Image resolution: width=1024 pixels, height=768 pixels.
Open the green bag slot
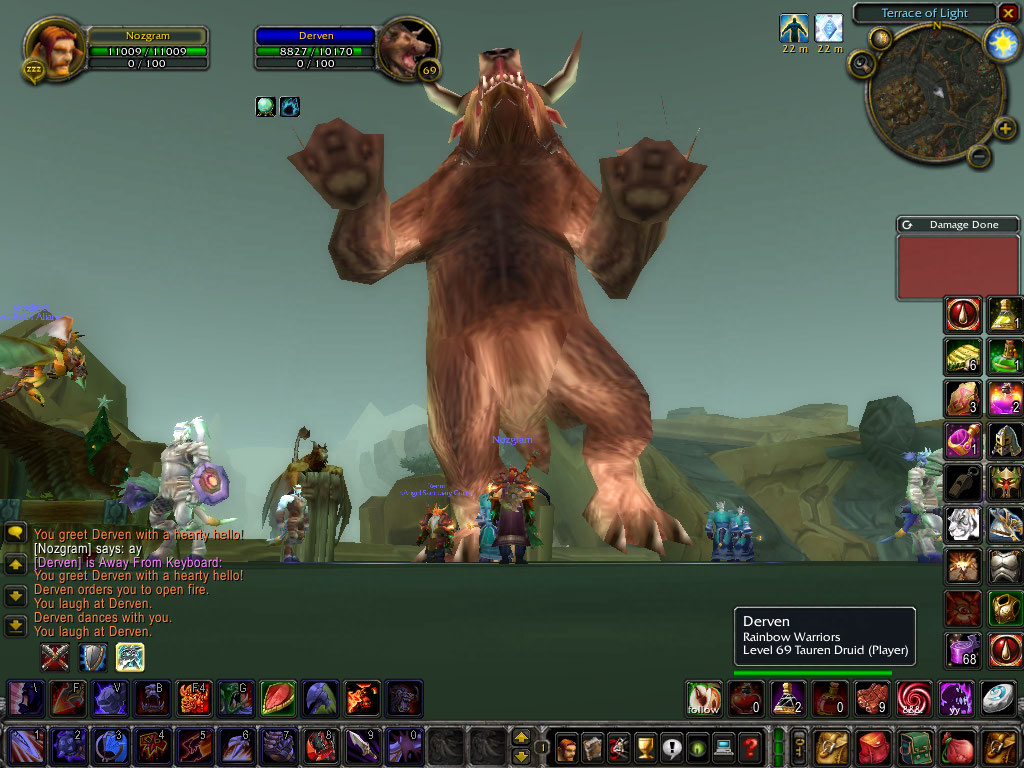916,746
